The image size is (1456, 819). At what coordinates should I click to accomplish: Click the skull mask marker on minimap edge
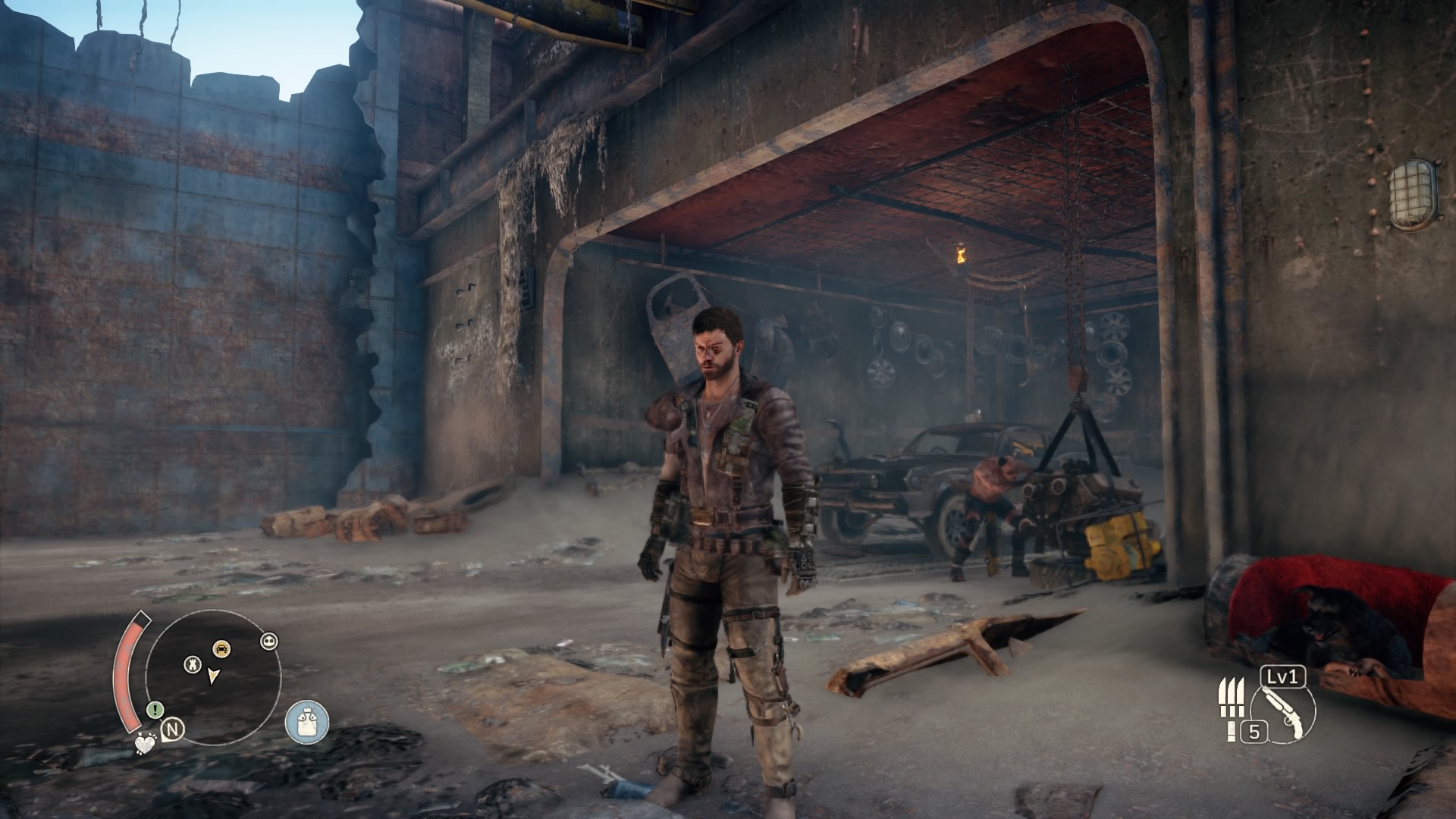(269, 641)
